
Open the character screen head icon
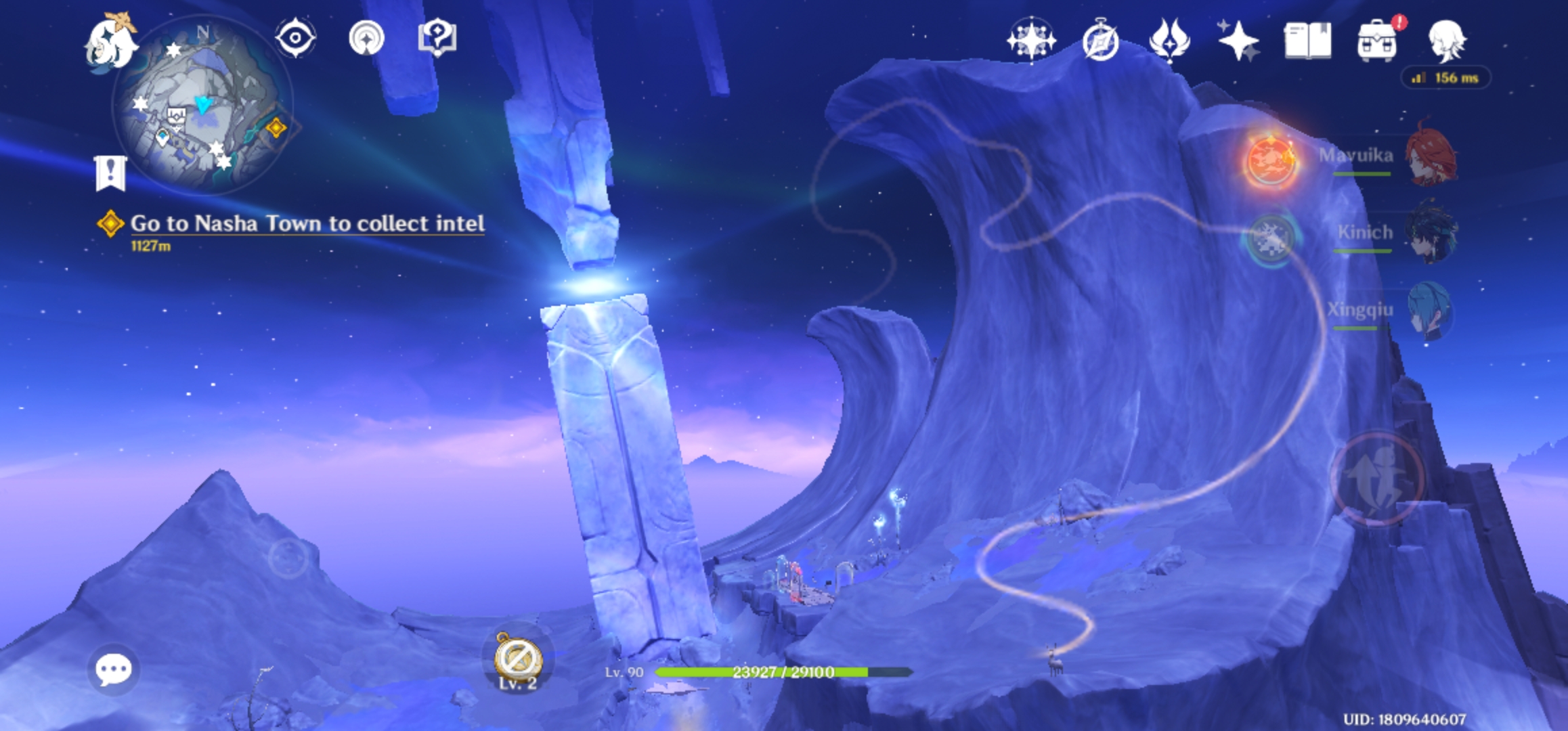(1446, 41)
